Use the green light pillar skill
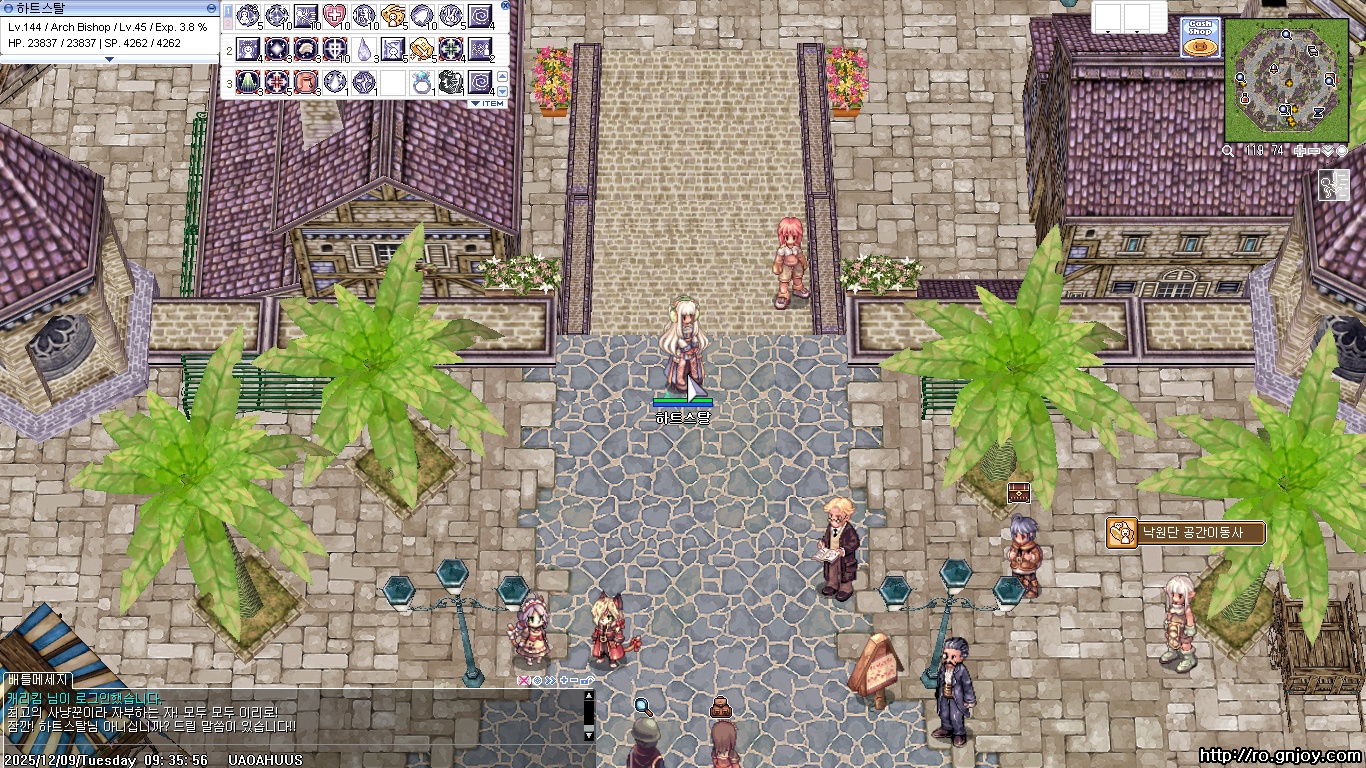 (247, 83)
